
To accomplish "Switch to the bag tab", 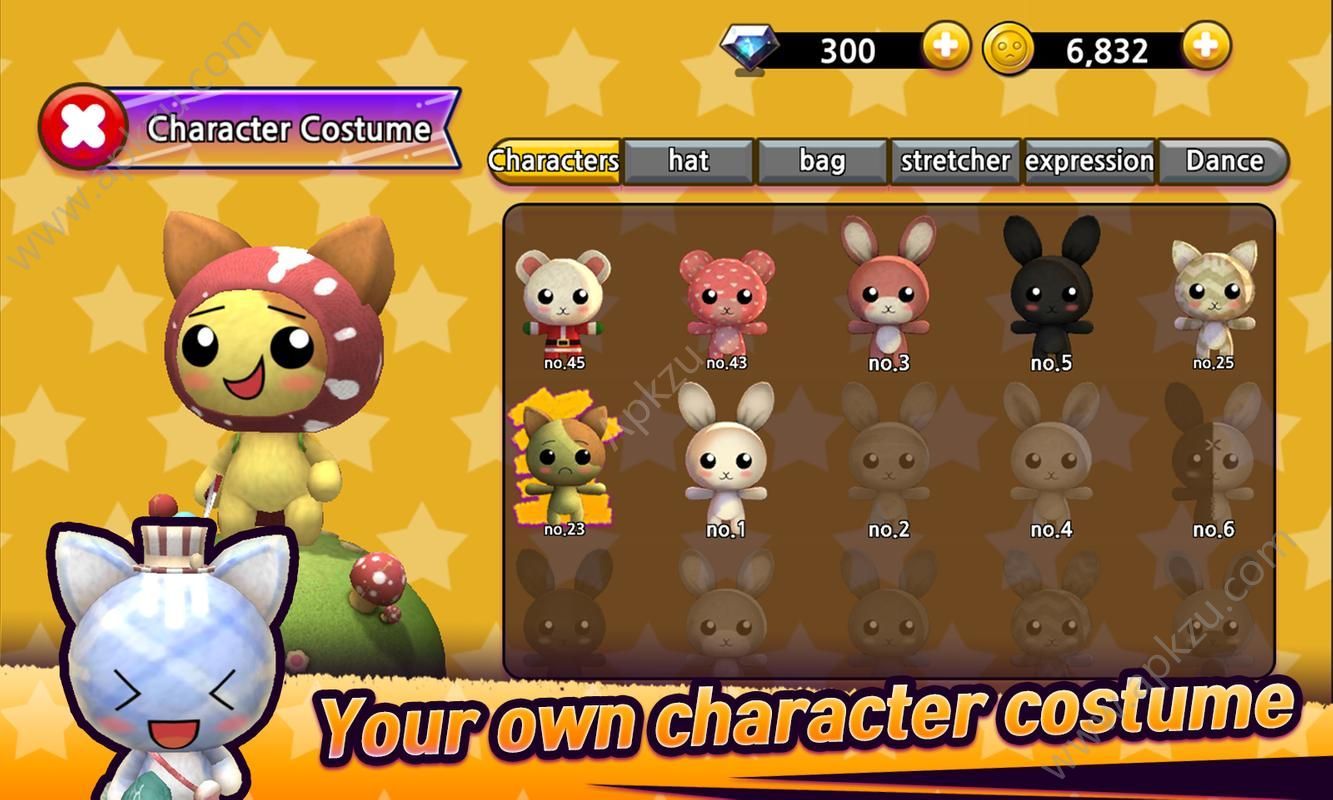I will click(x=823, y=158).
